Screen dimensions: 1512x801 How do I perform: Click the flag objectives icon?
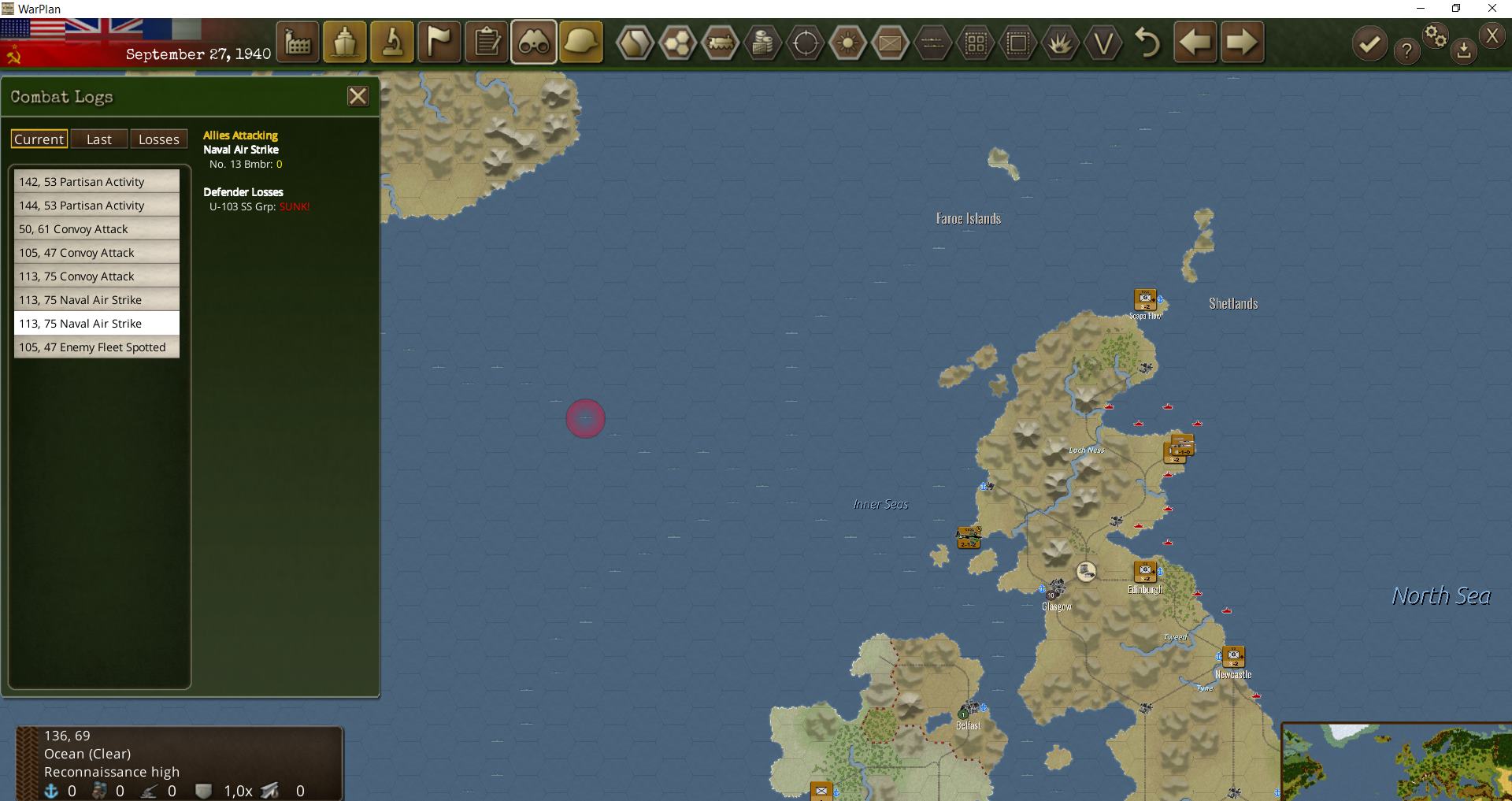pyautogui.click(x=439, y=42)
